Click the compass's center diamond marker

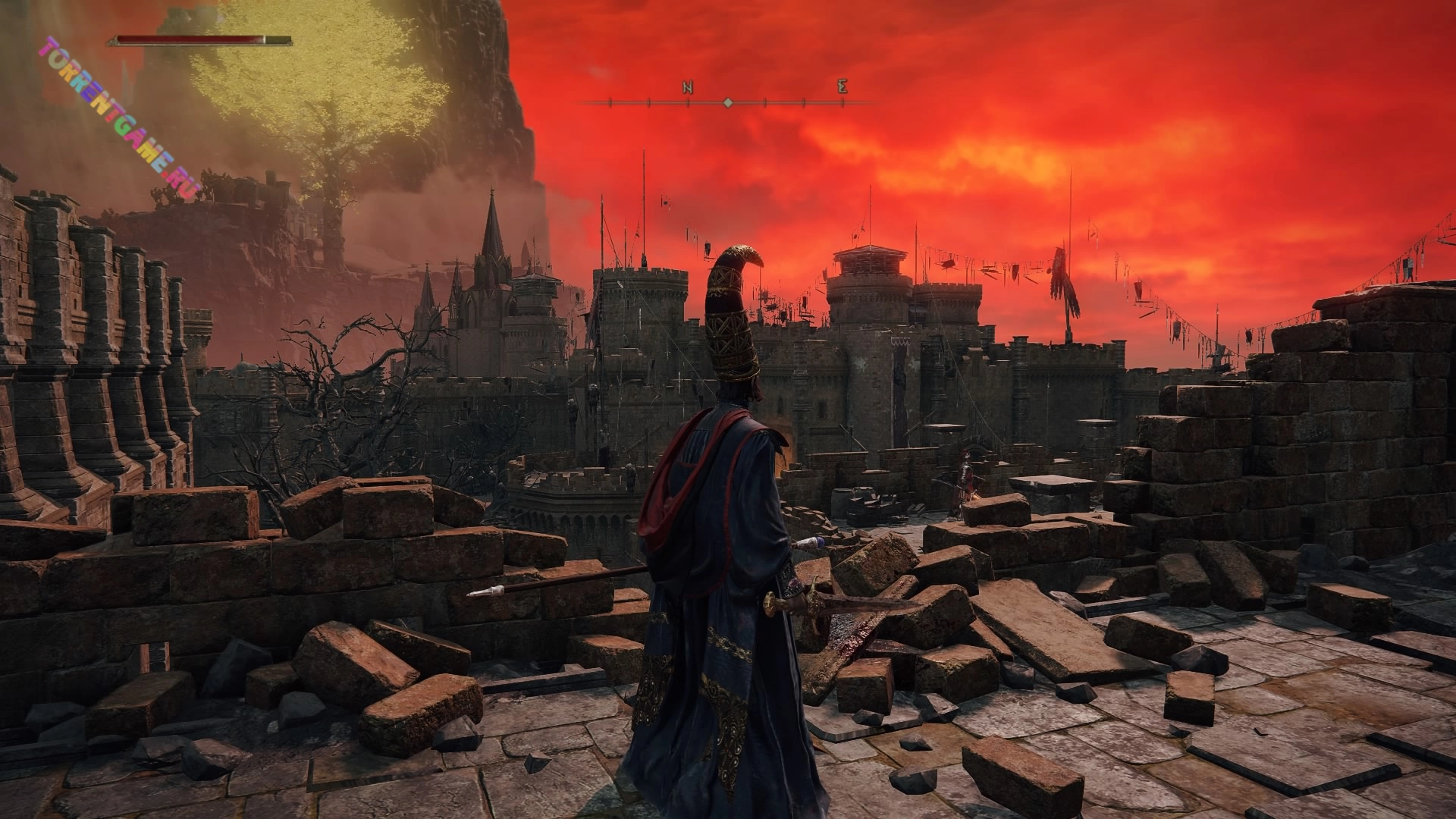pyautogui.click(x=727, y=102)
